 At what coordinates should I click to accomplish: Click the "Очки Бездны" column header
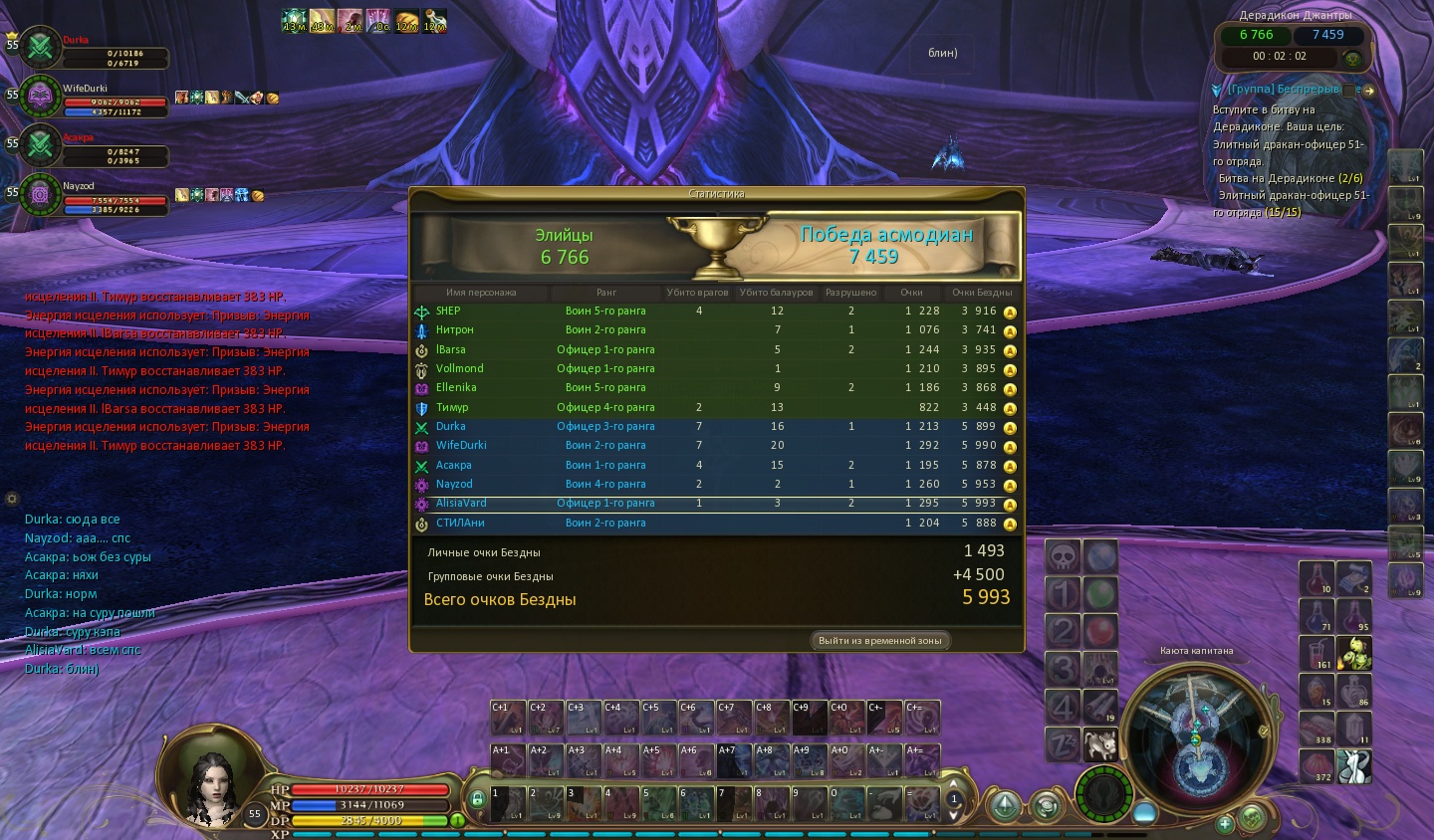[x=981, y=293]
